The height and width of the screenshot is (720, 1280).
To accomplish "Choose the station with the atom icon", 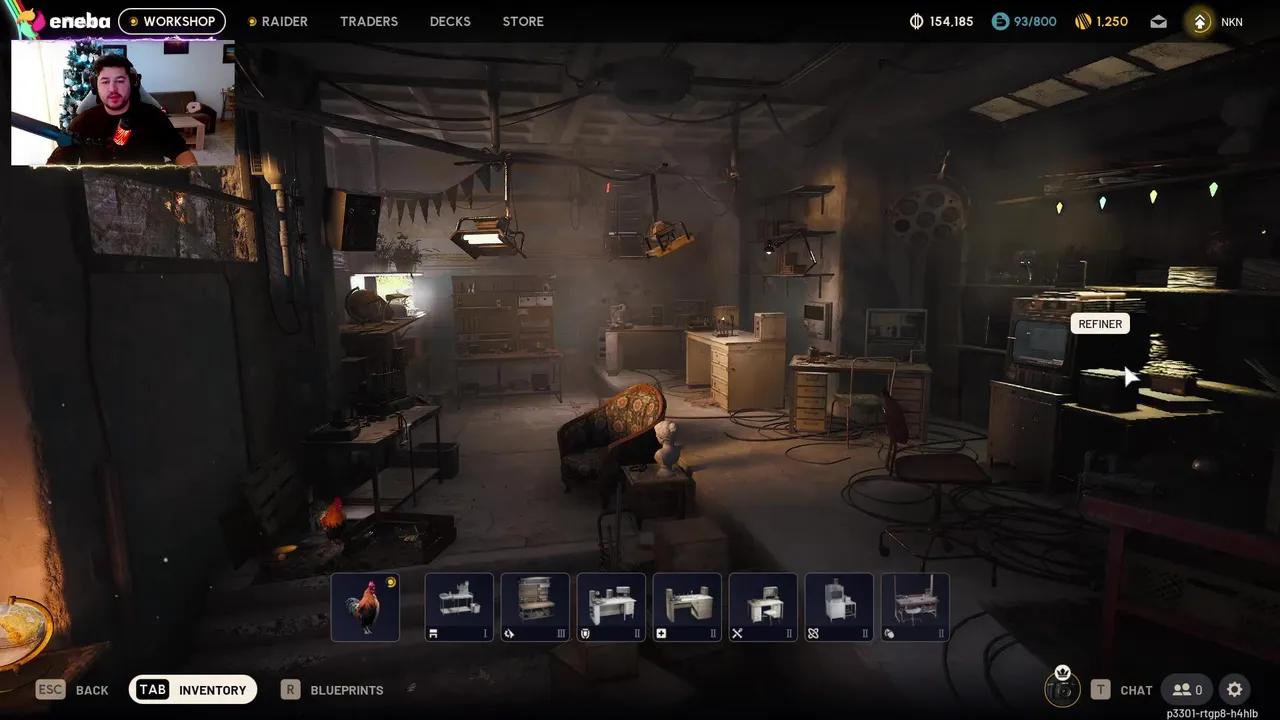I will (839, 606).
